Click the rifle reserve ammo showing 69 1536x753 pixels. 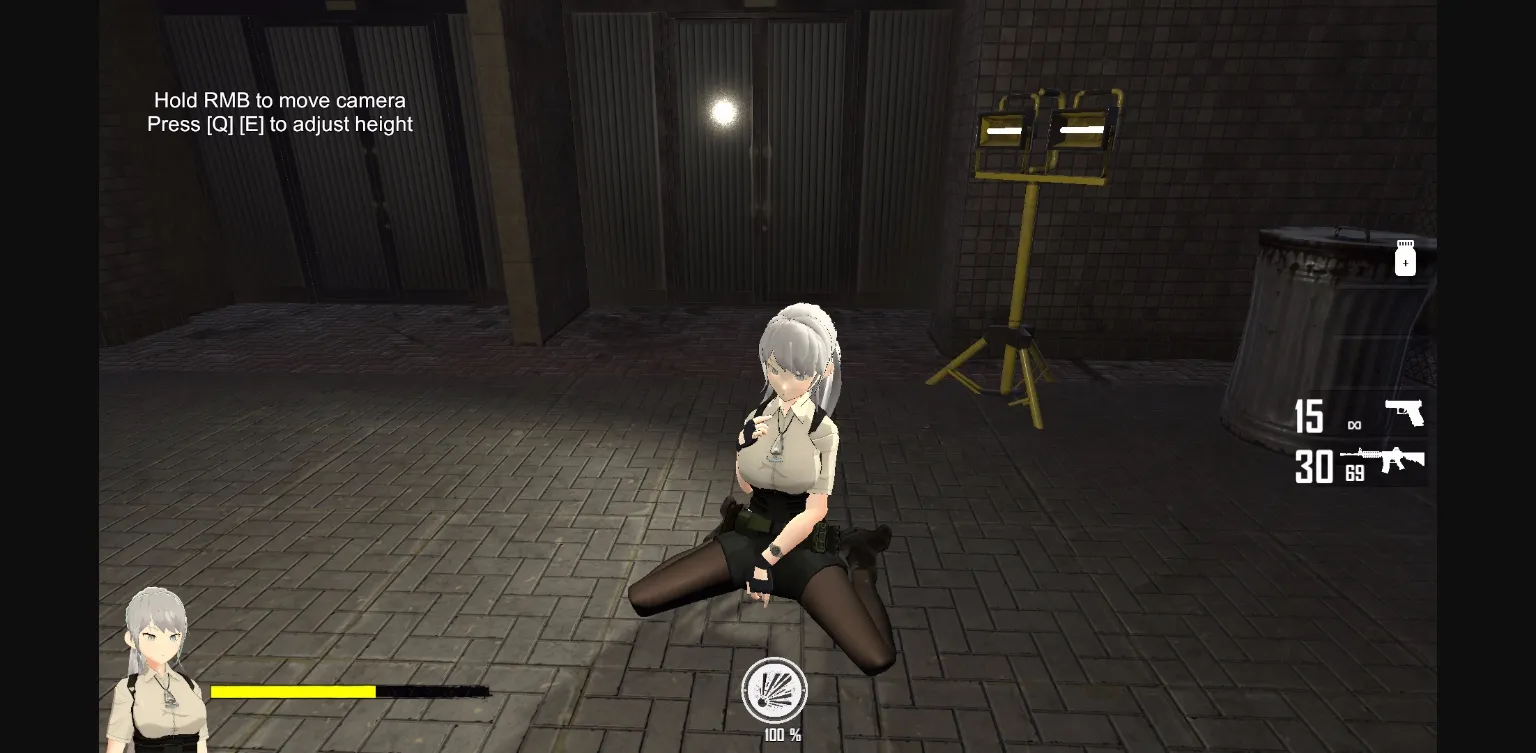(x=1355, y=474)
